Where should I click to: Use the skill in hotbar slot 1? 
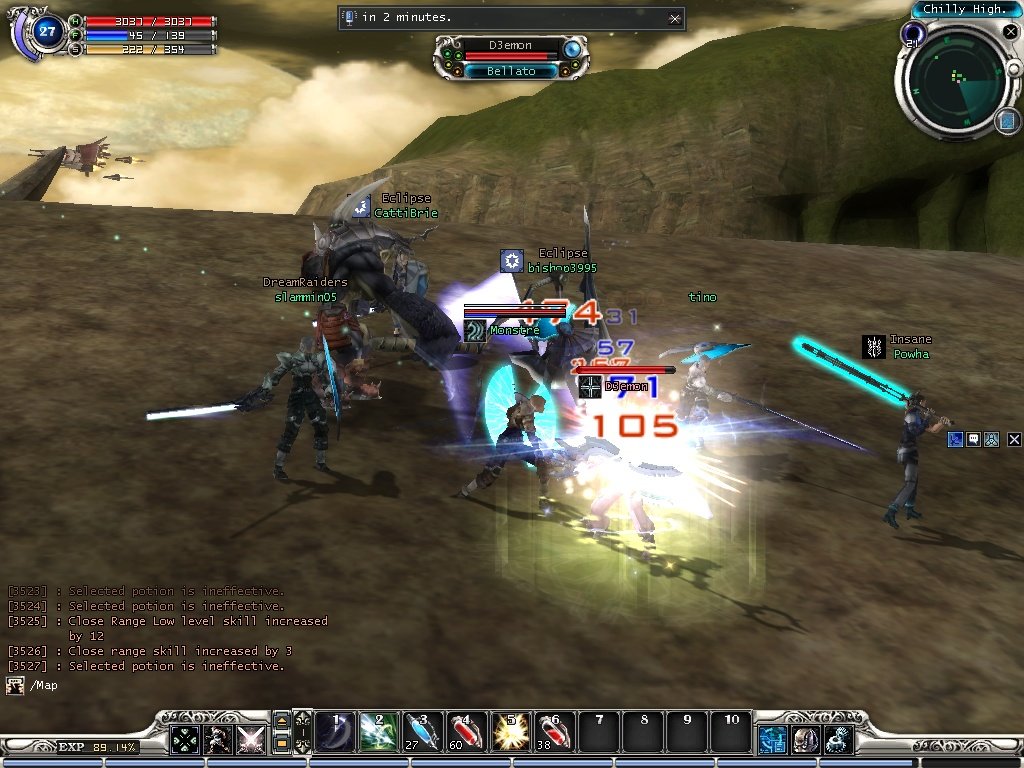335,732
